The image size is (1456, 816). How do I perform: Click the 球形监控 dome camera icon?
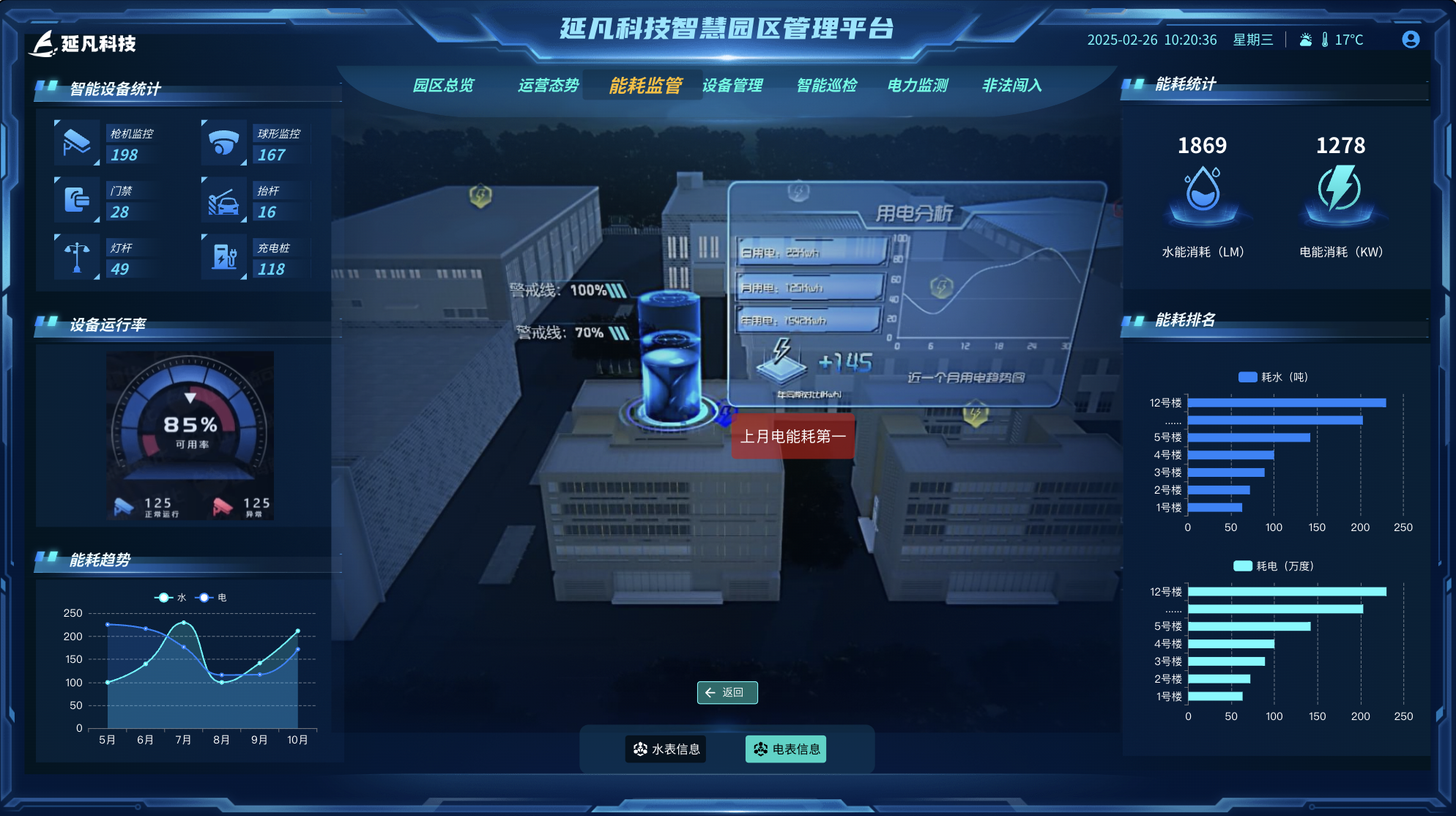[x=223, y=143]
